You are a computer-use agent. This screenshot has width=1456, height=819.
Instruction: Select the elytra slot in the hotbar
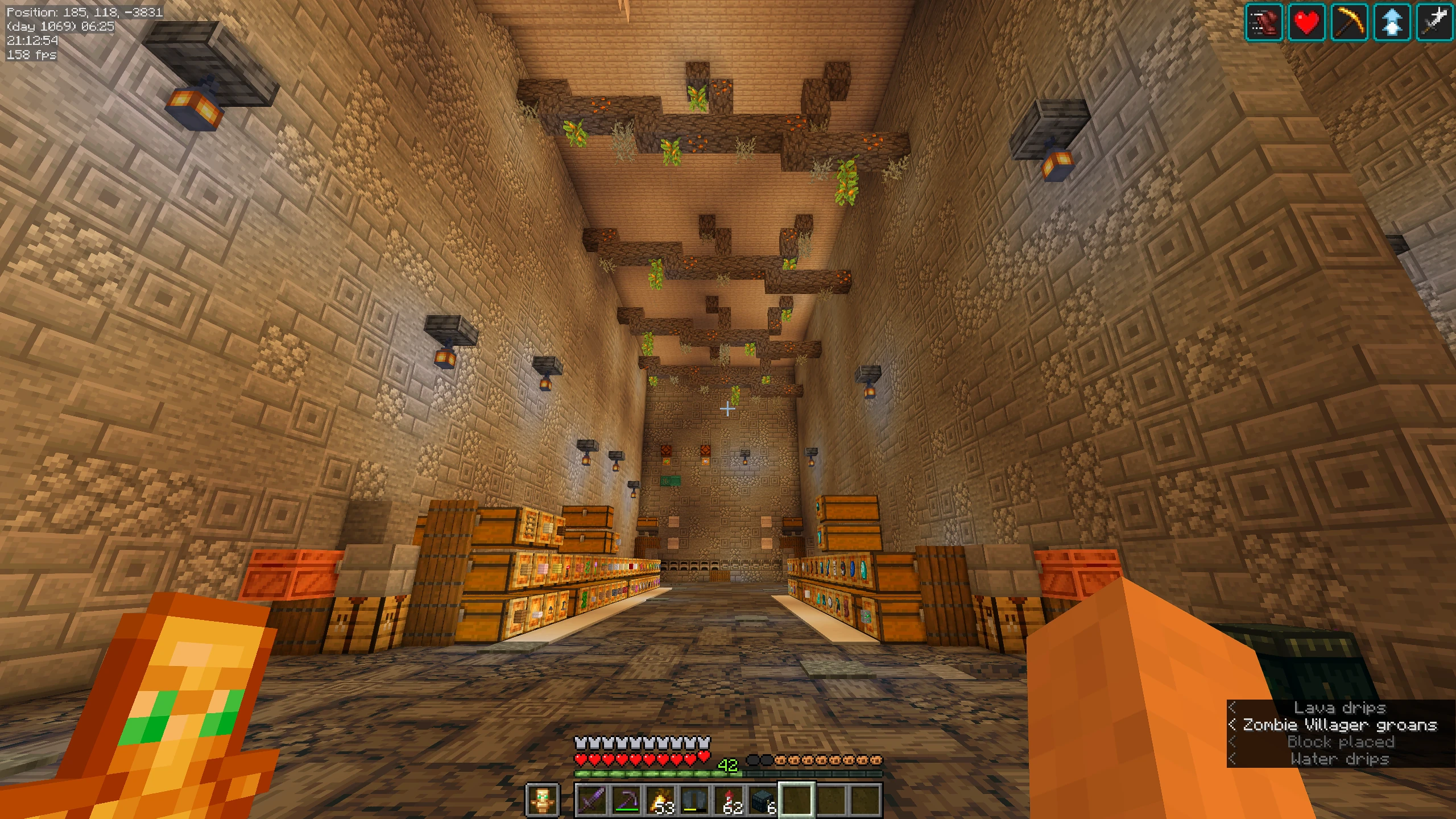tap(694, 799)
